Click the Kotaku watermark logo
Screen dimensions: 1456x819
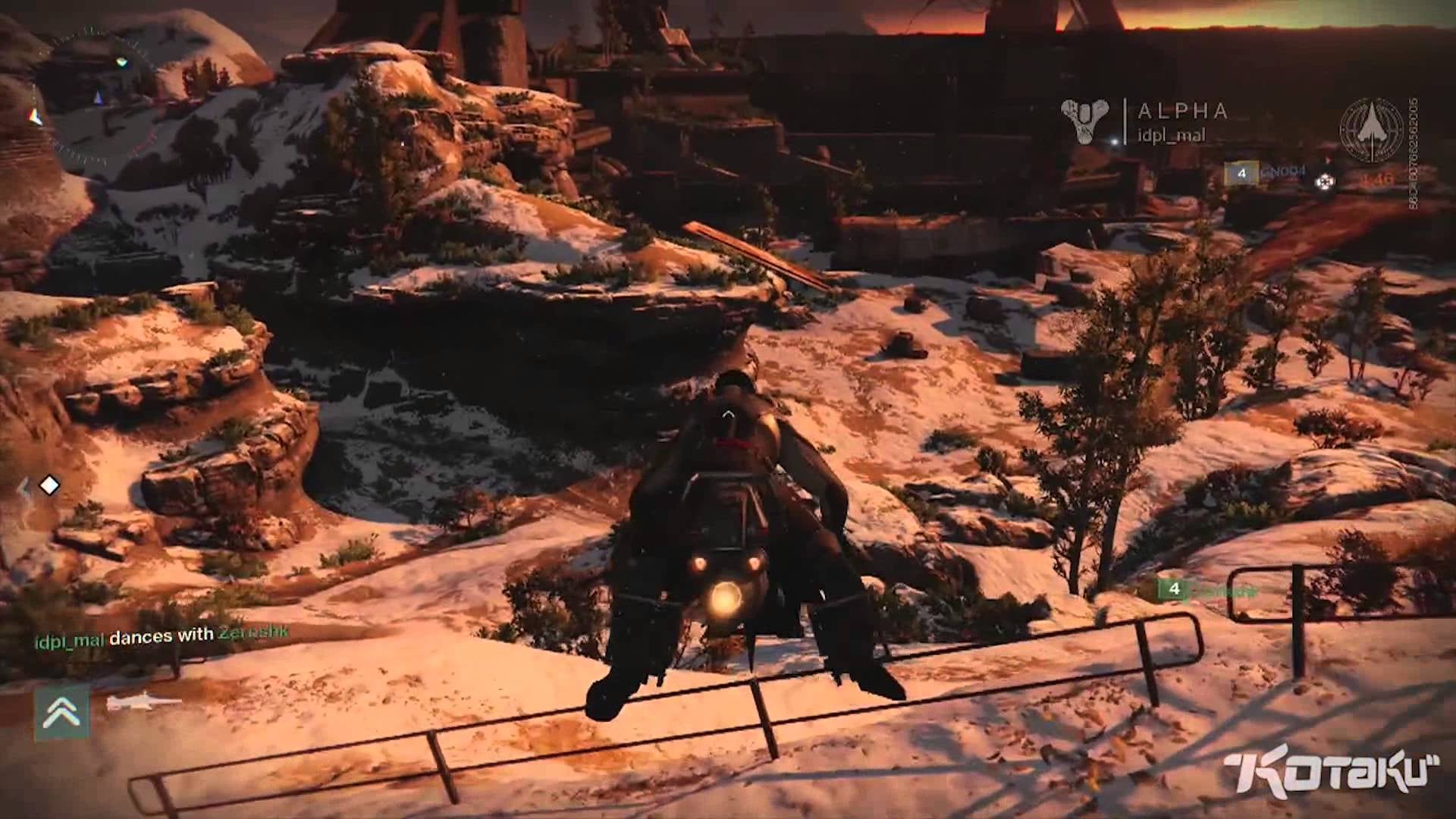(x=1331, y=775)
